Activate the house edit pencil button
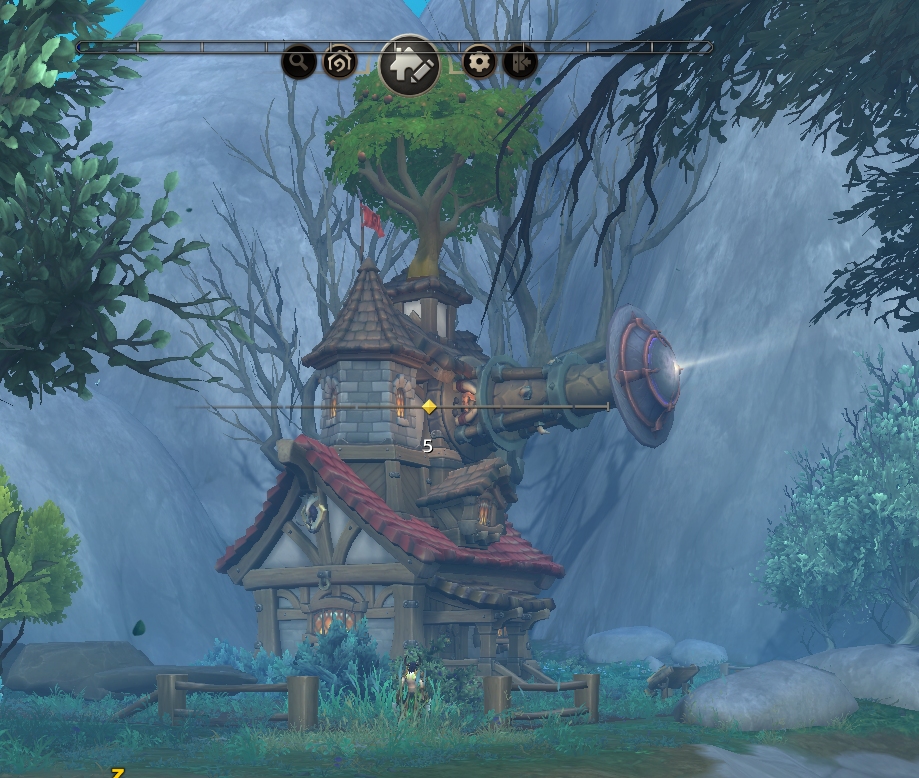Screen dimensions: 919x778 pos(410,65)
